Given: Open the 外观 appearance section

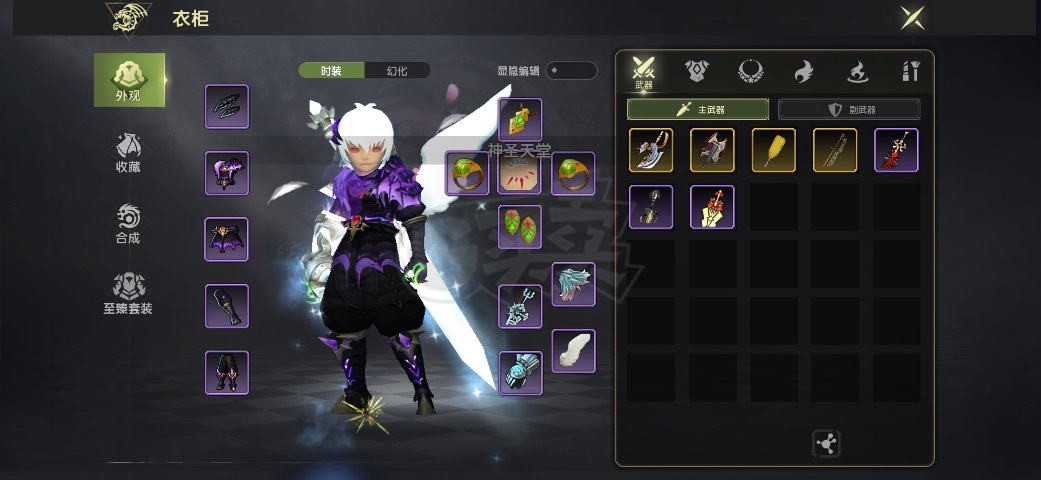Looking at the screenshot, I should pyautogui.click(x=129, y=80).
